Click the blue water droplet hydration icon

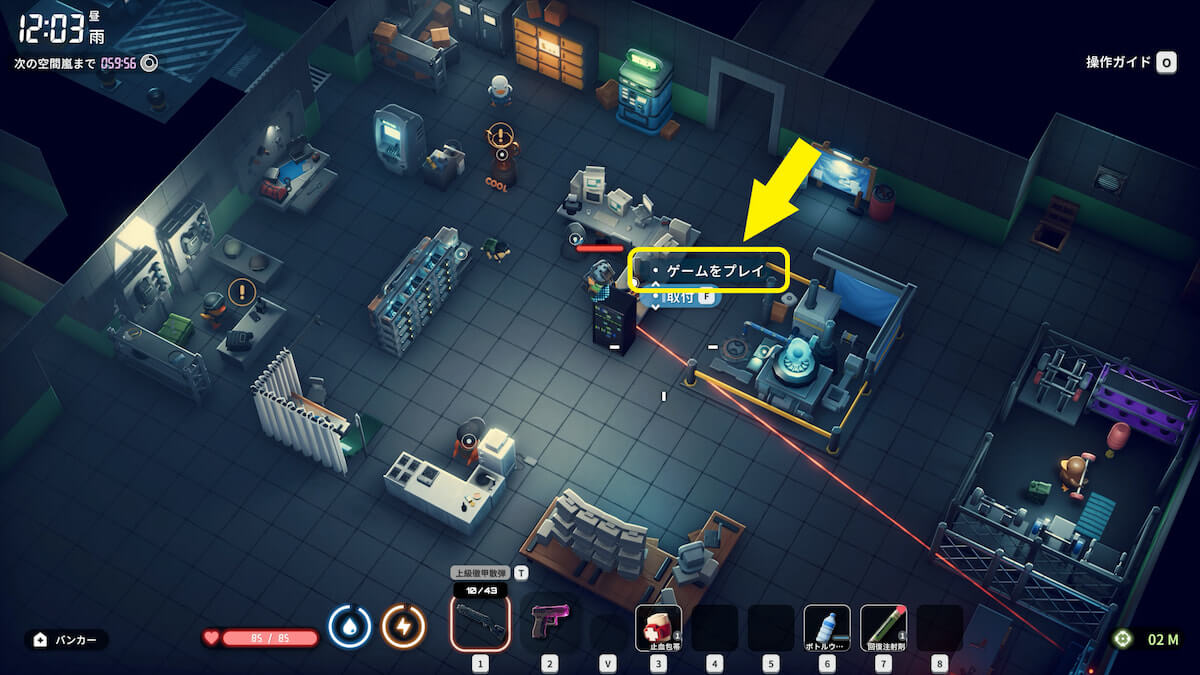[x=350, y=627]
